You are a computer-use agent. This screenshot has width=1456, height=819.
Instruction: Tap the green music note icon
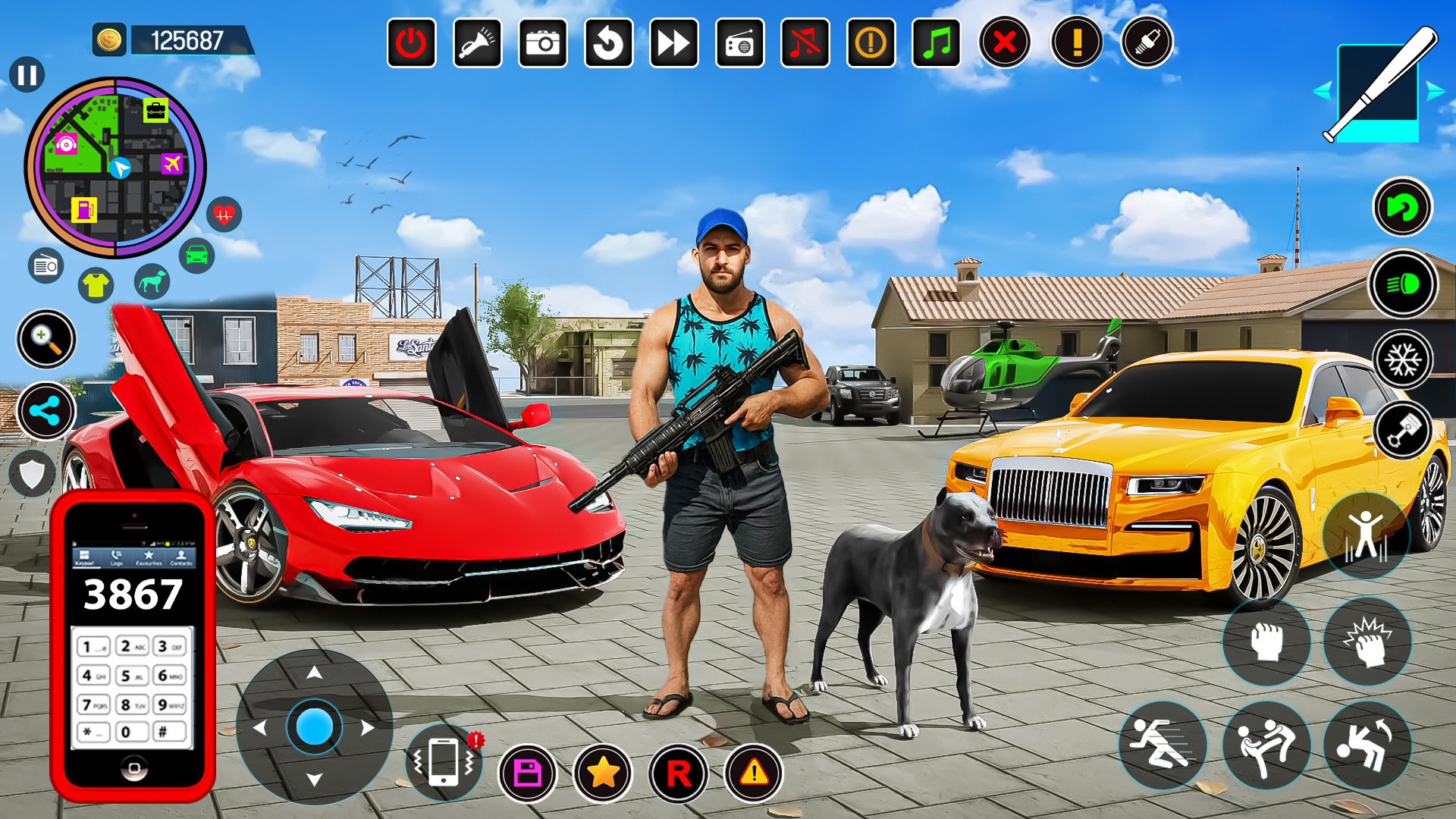[936, 43]
